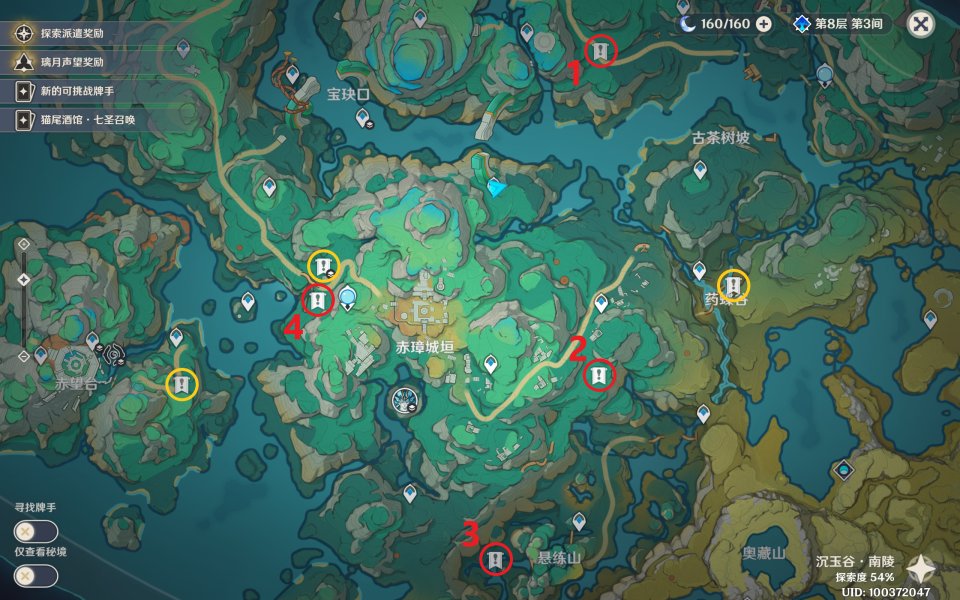This screenshot has height=600, width=960.
Task: Zoom in the map with the top slider button
Action: [23, 243]
